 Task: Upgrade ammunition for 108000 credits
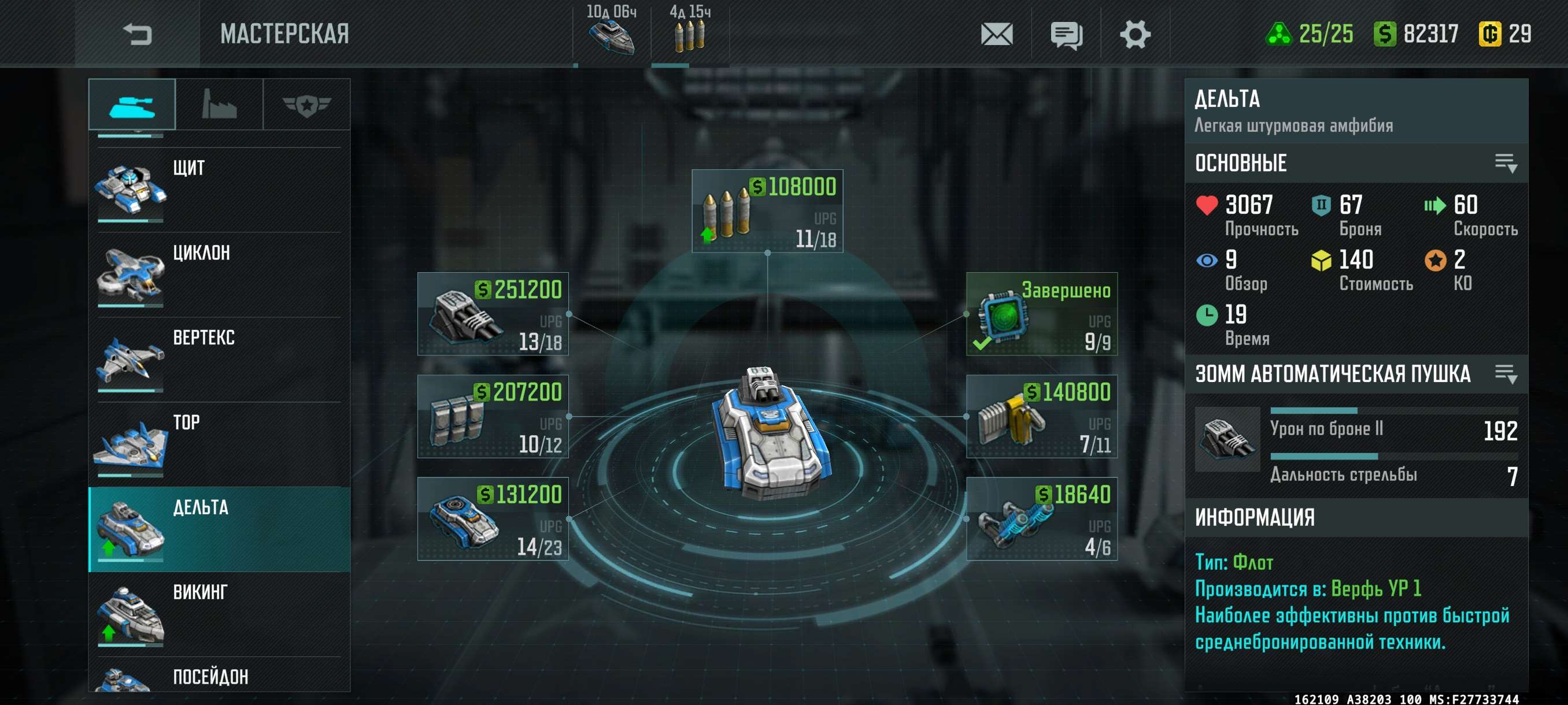tap(767, 210)
